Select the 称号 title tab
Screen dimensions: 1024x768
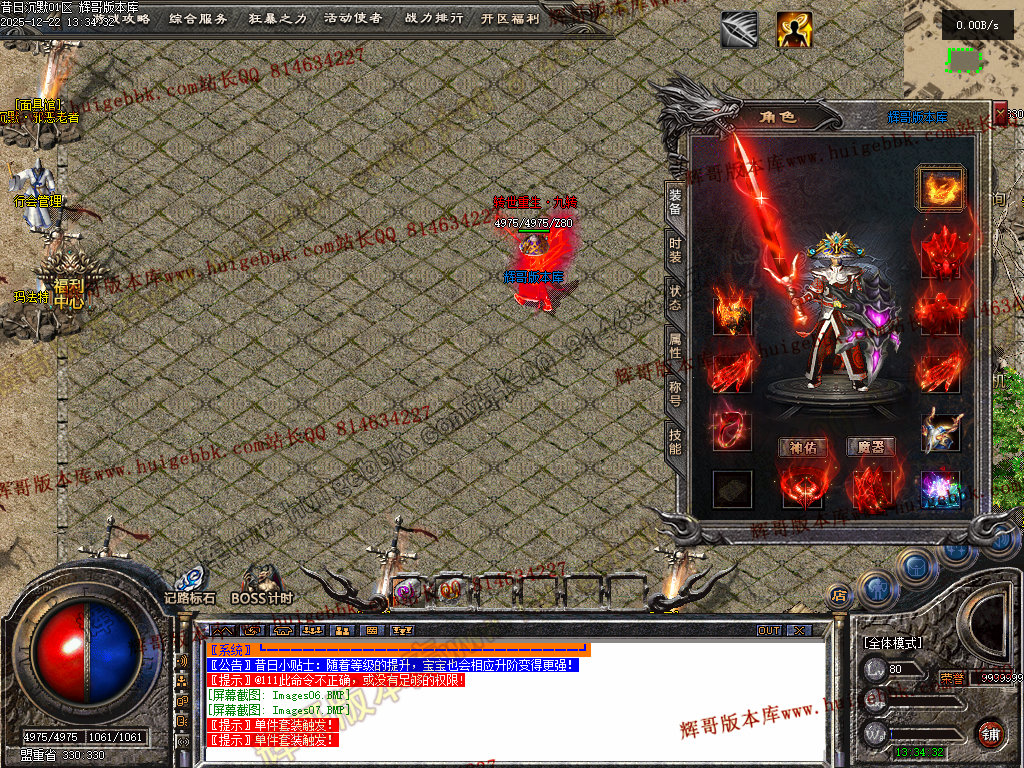[675, 393]
